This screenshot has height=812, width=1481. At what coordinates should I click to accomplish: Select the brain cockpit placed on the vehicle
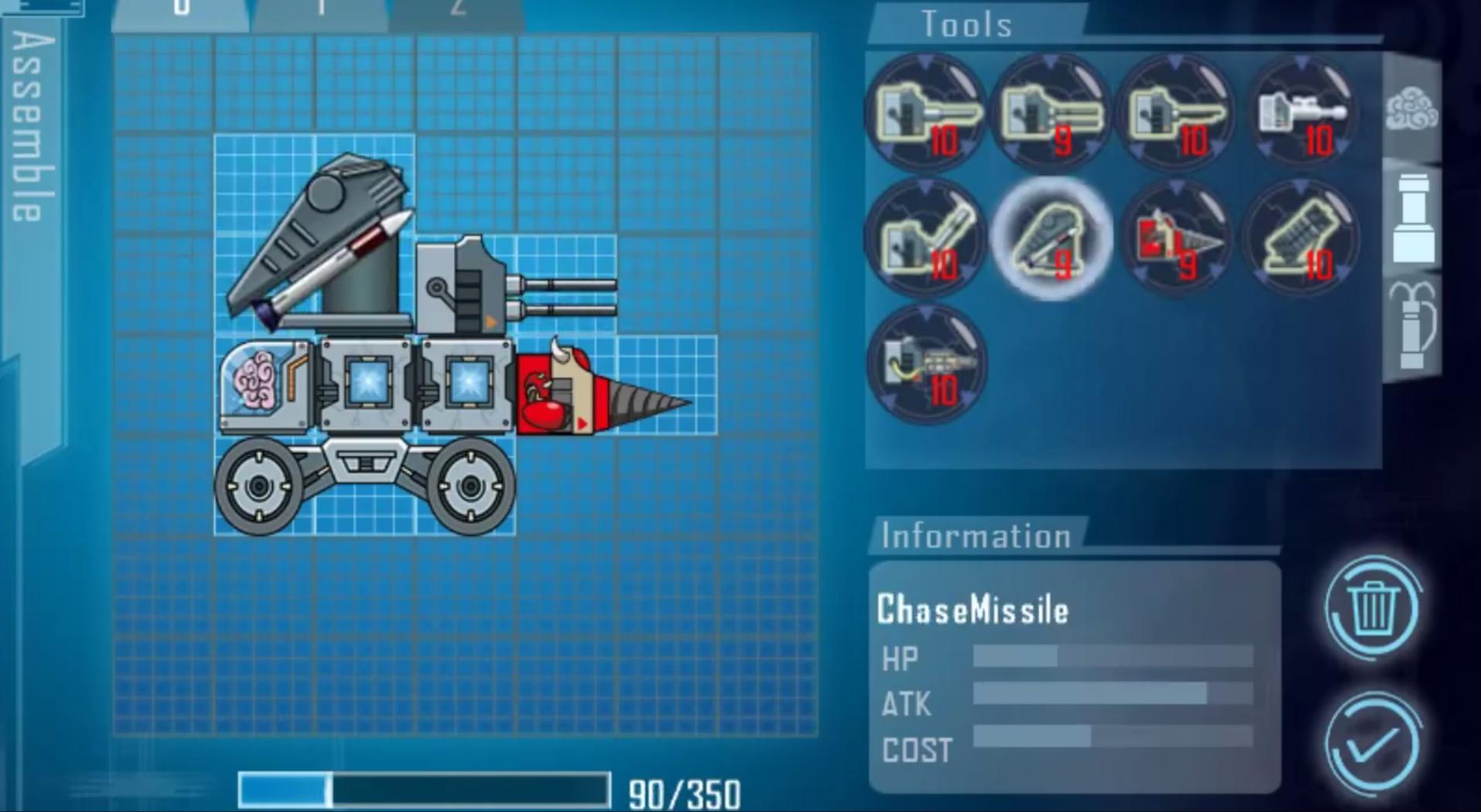click(x=263, y=384)
